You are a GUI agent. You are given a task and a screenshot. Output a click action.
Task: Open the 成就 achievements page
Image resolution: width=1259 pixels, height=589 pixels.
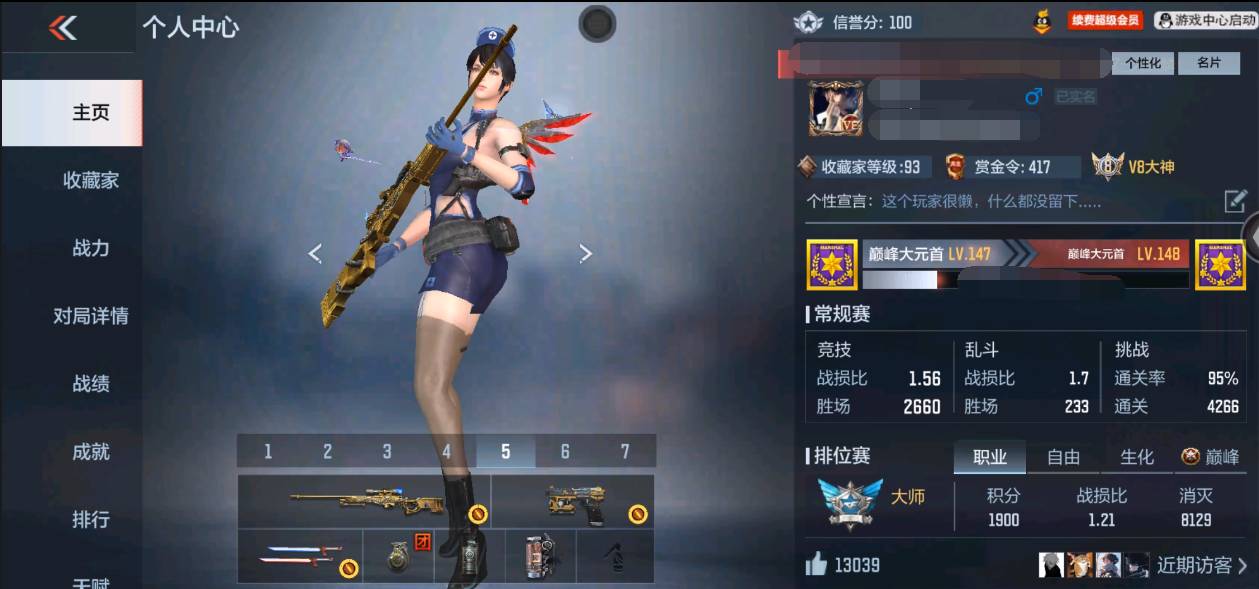coord(91,452)
